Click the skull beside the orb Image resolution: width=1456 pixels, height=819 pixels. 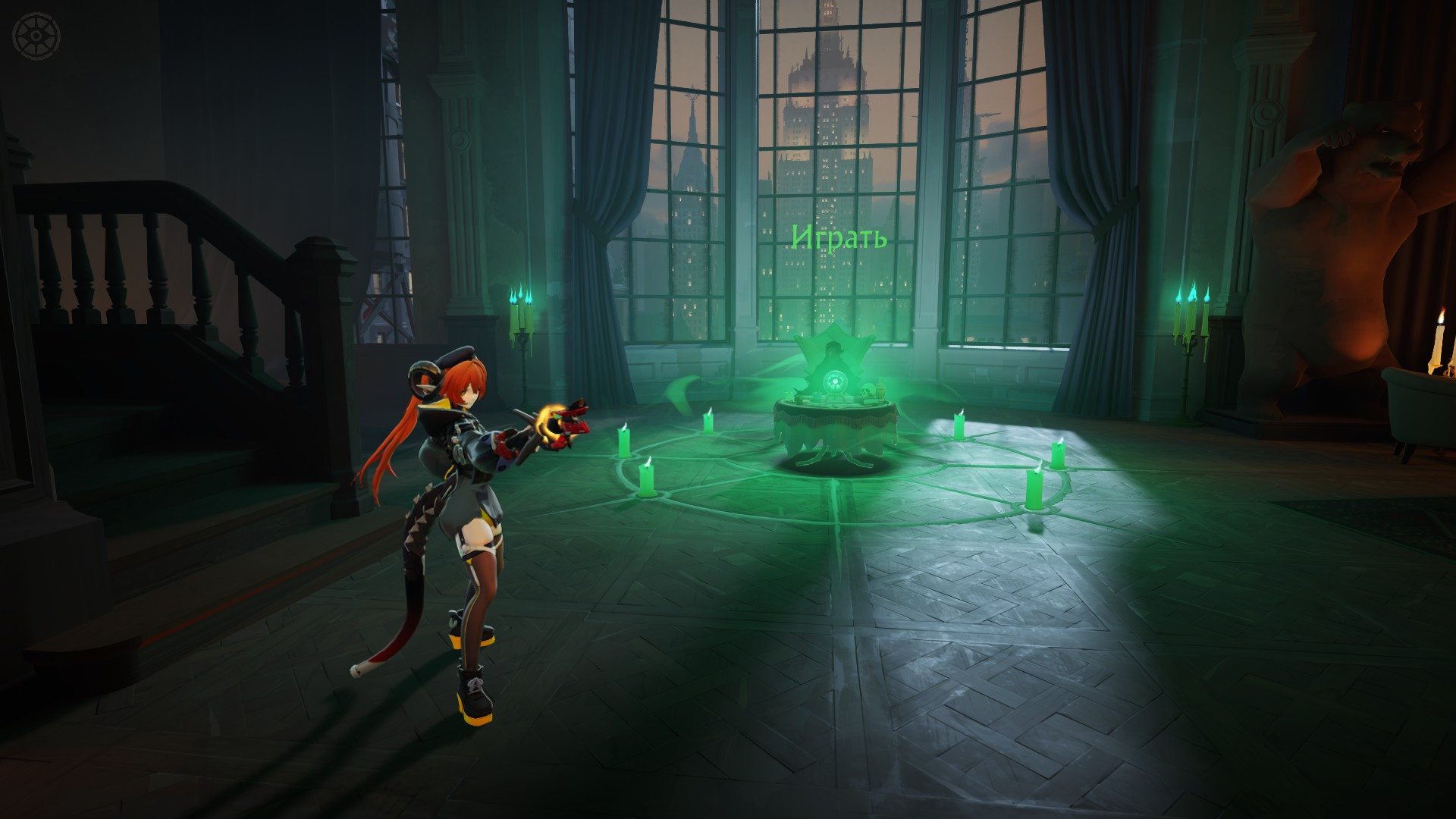coord(868,389)
